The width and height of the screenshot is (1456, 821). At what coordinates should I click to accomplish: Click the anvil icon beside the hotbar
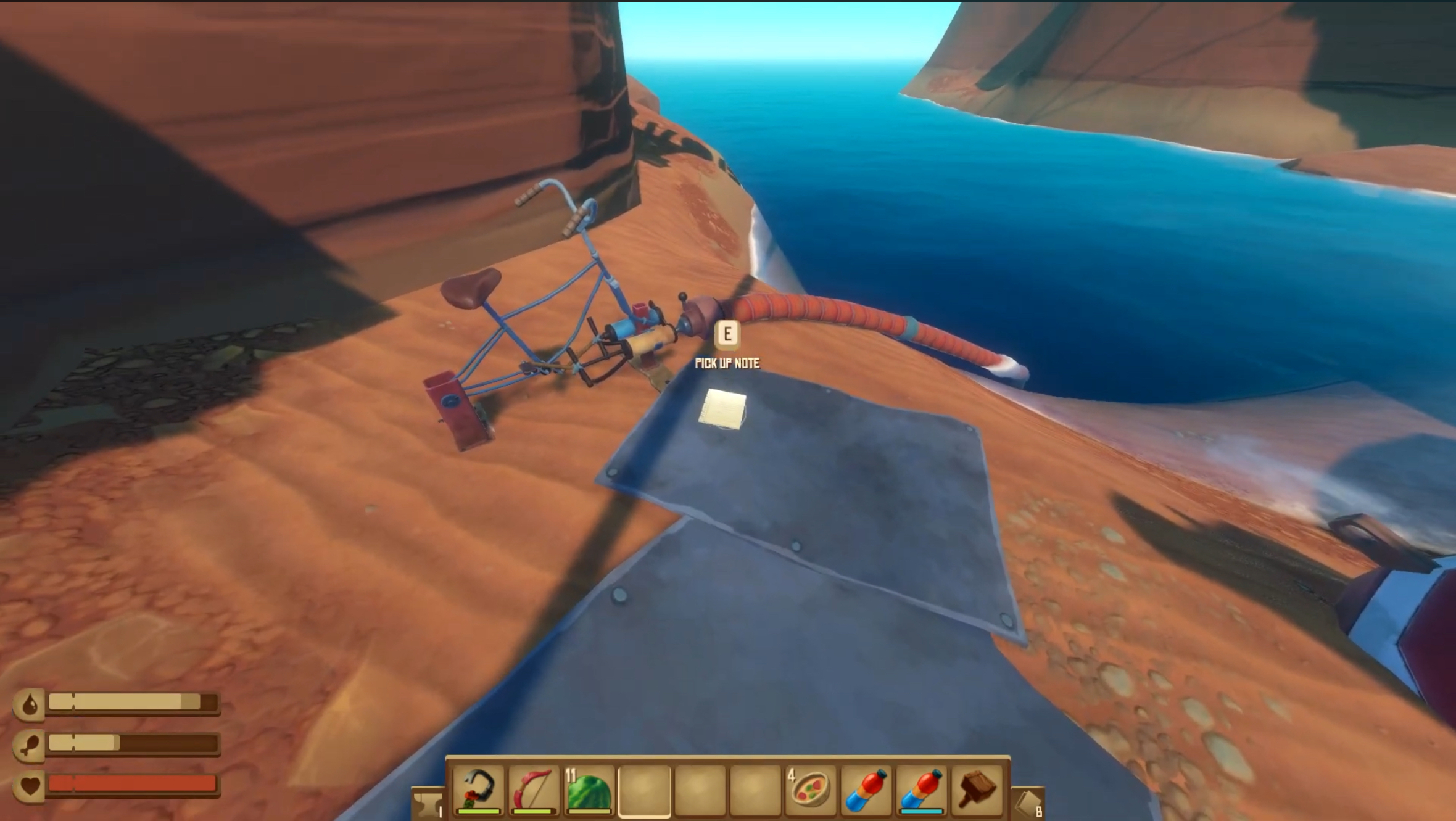(x=429, y=802)
